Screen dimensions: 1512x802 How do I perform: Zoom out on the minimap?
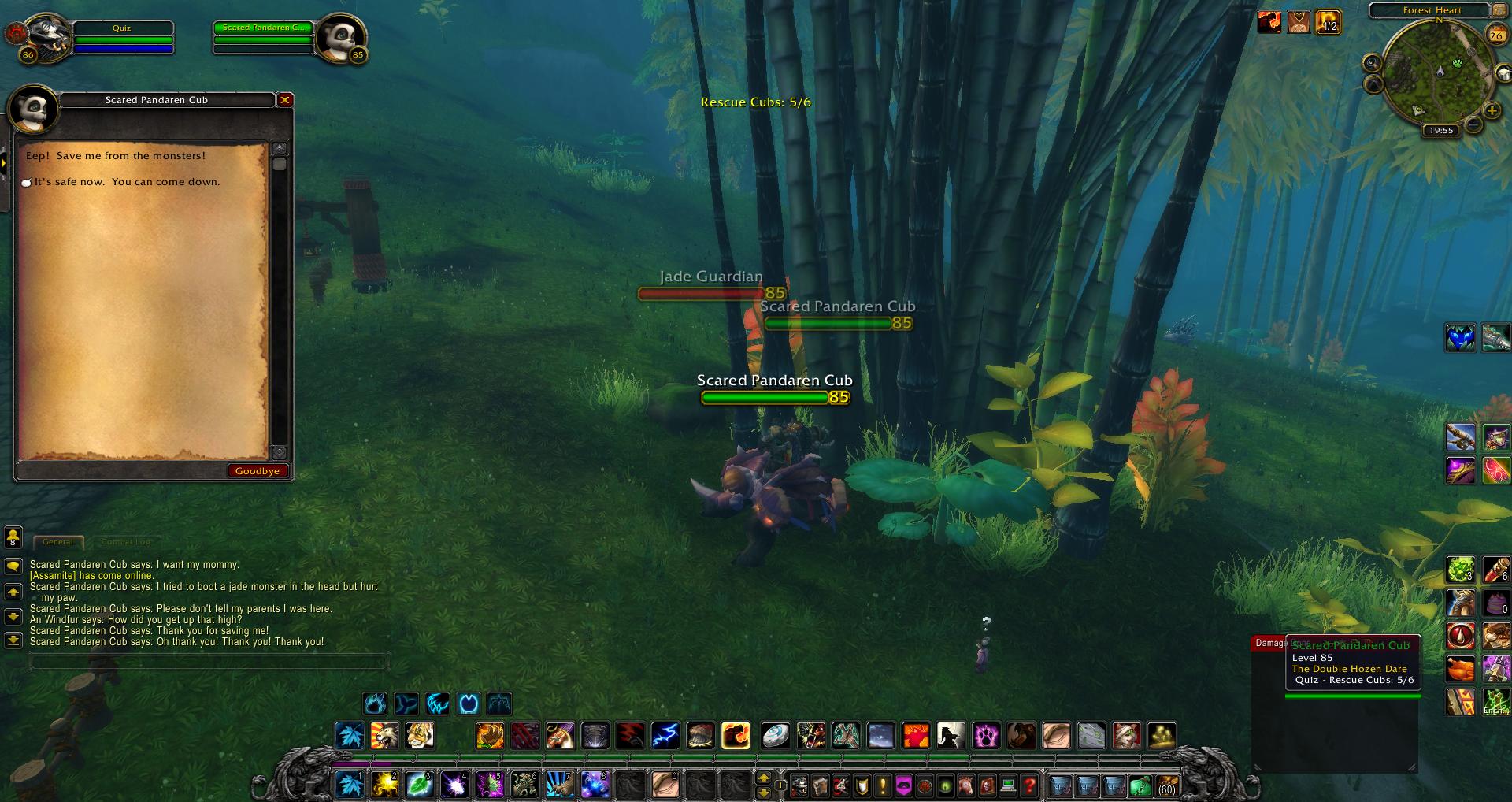click(x=1472, y=124)
